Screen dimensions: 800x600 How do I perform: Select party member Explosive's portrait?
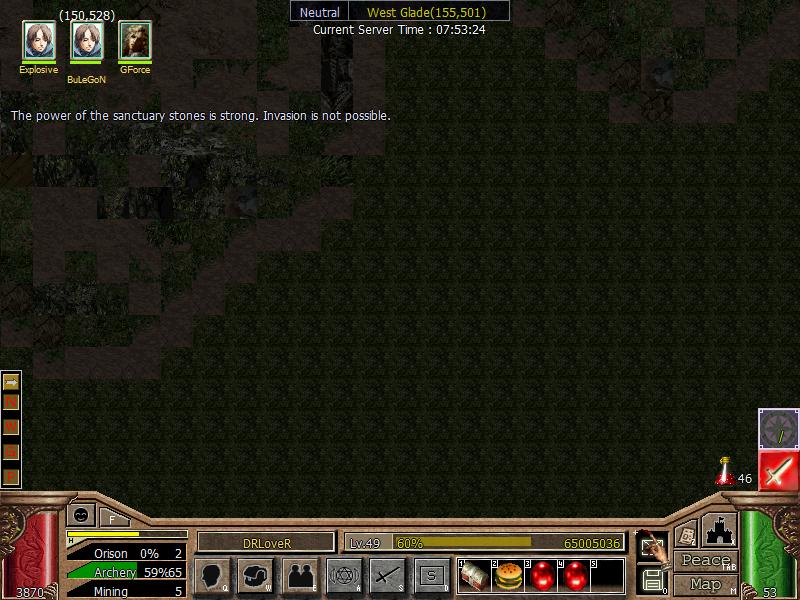[39, 41]
